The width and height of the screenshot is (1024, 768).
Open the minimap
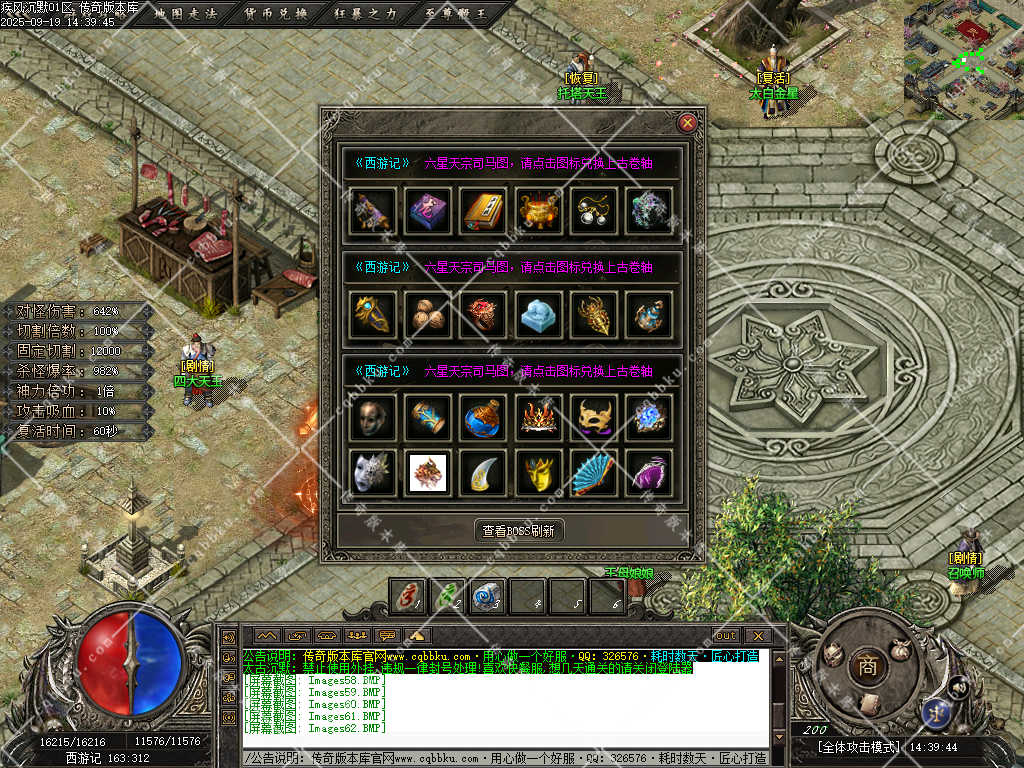click(963, 58)
